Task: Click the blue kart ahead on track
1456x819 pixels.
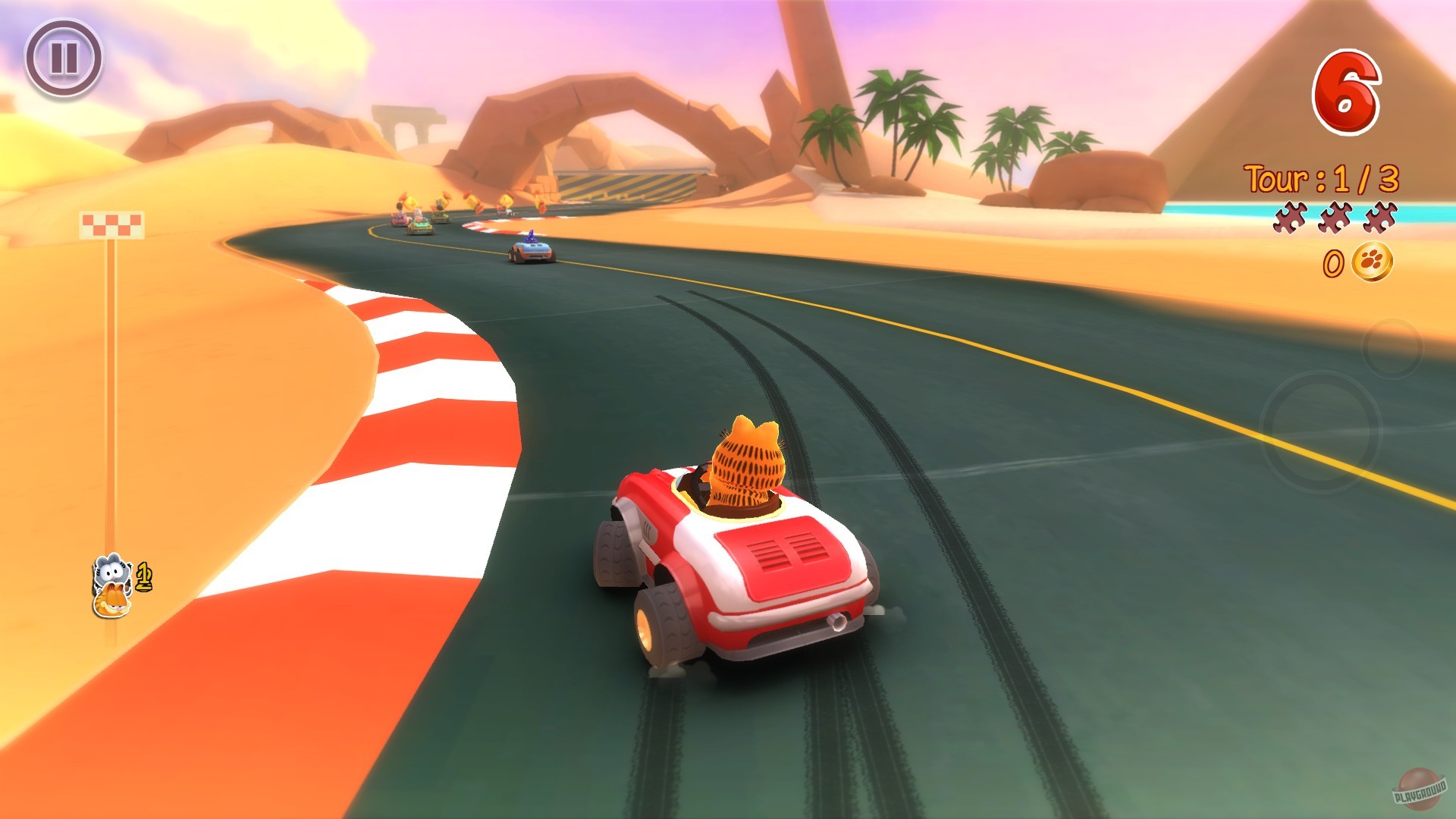Action: click(x=533, y=250)
